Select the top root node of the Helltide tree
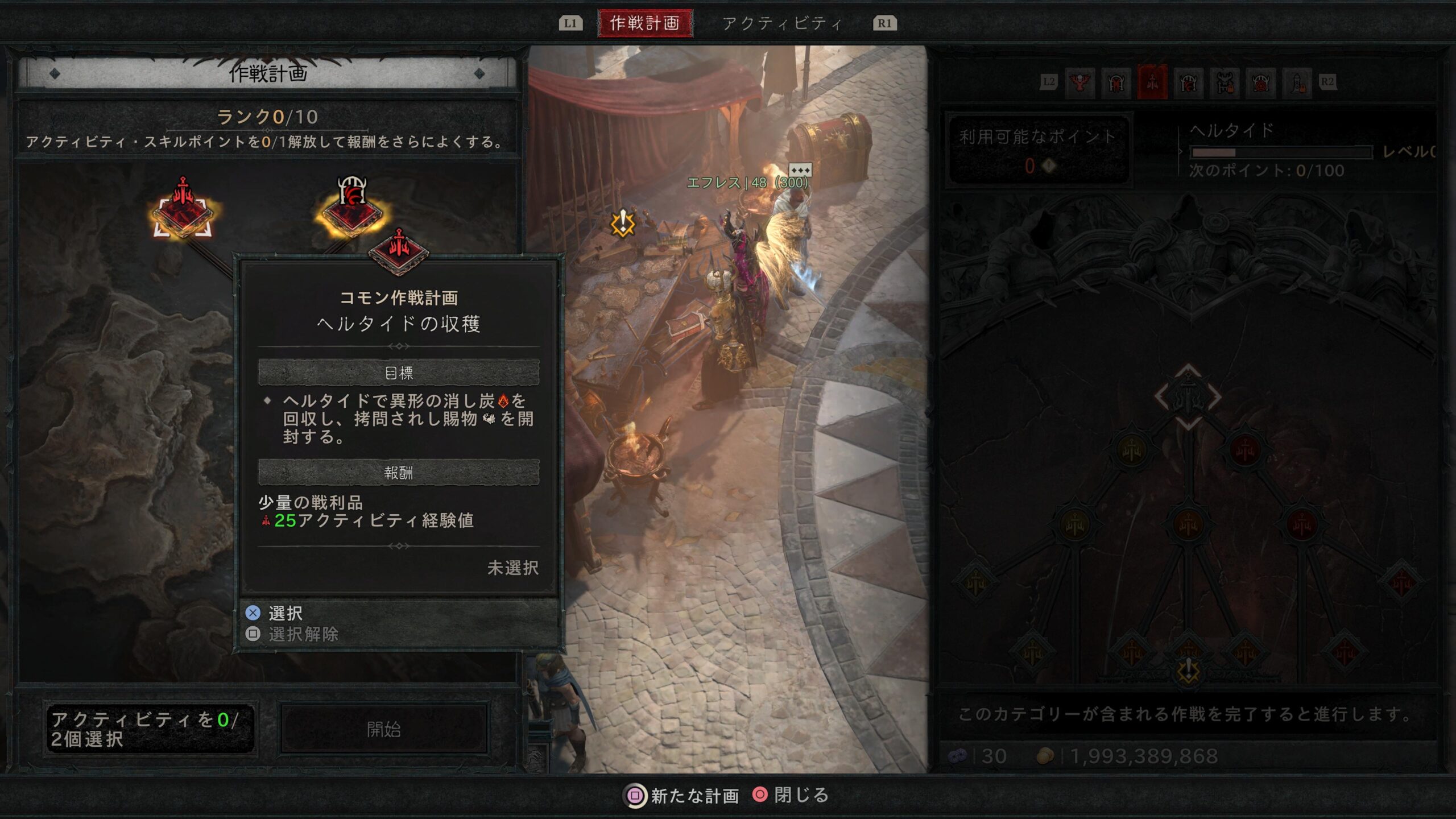Viewport: 1456px width, 819px height. [x=1188, y=396]
